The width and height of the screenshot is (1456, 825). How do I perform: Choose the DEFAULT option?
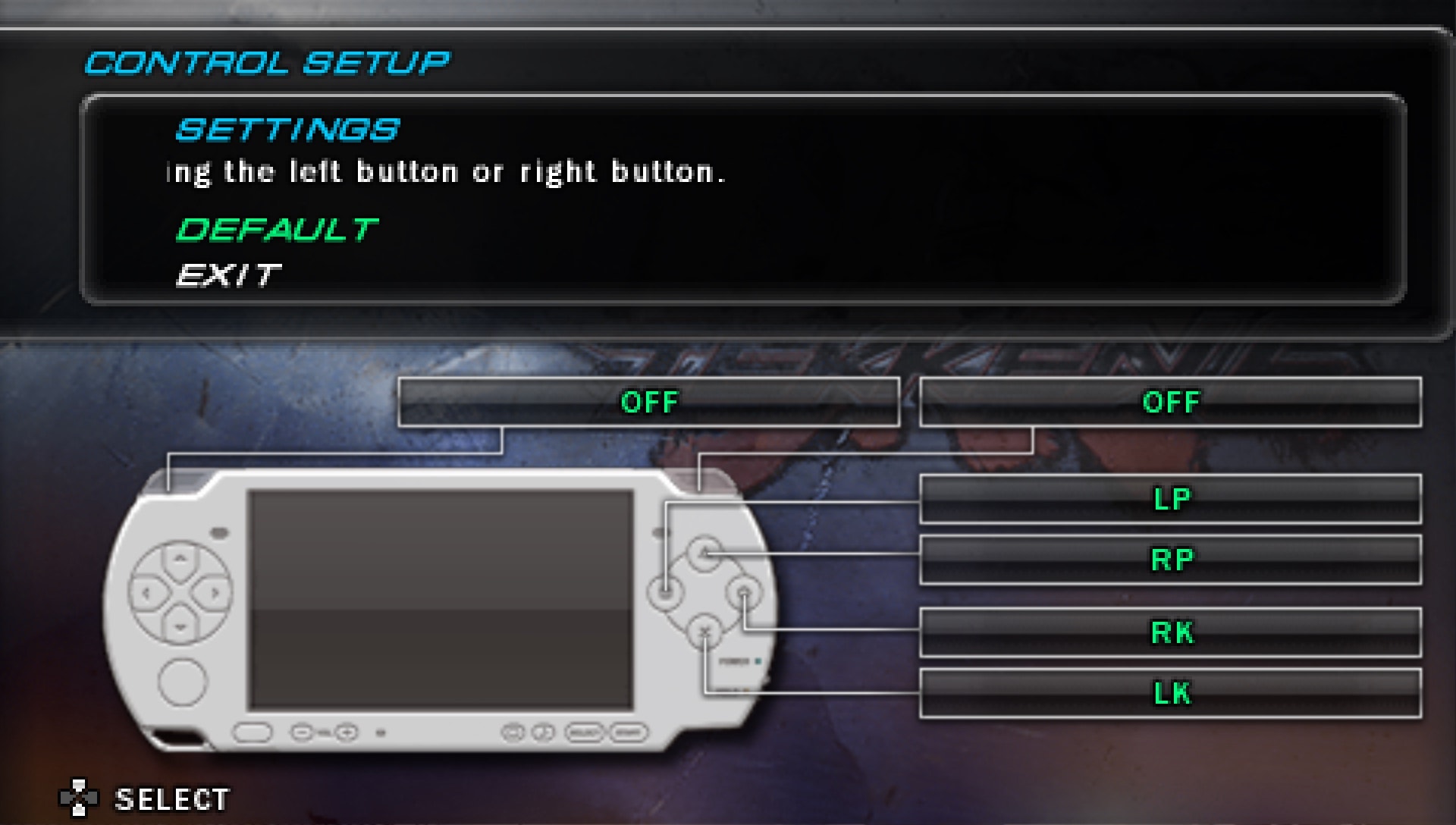(x=277, y=230)
